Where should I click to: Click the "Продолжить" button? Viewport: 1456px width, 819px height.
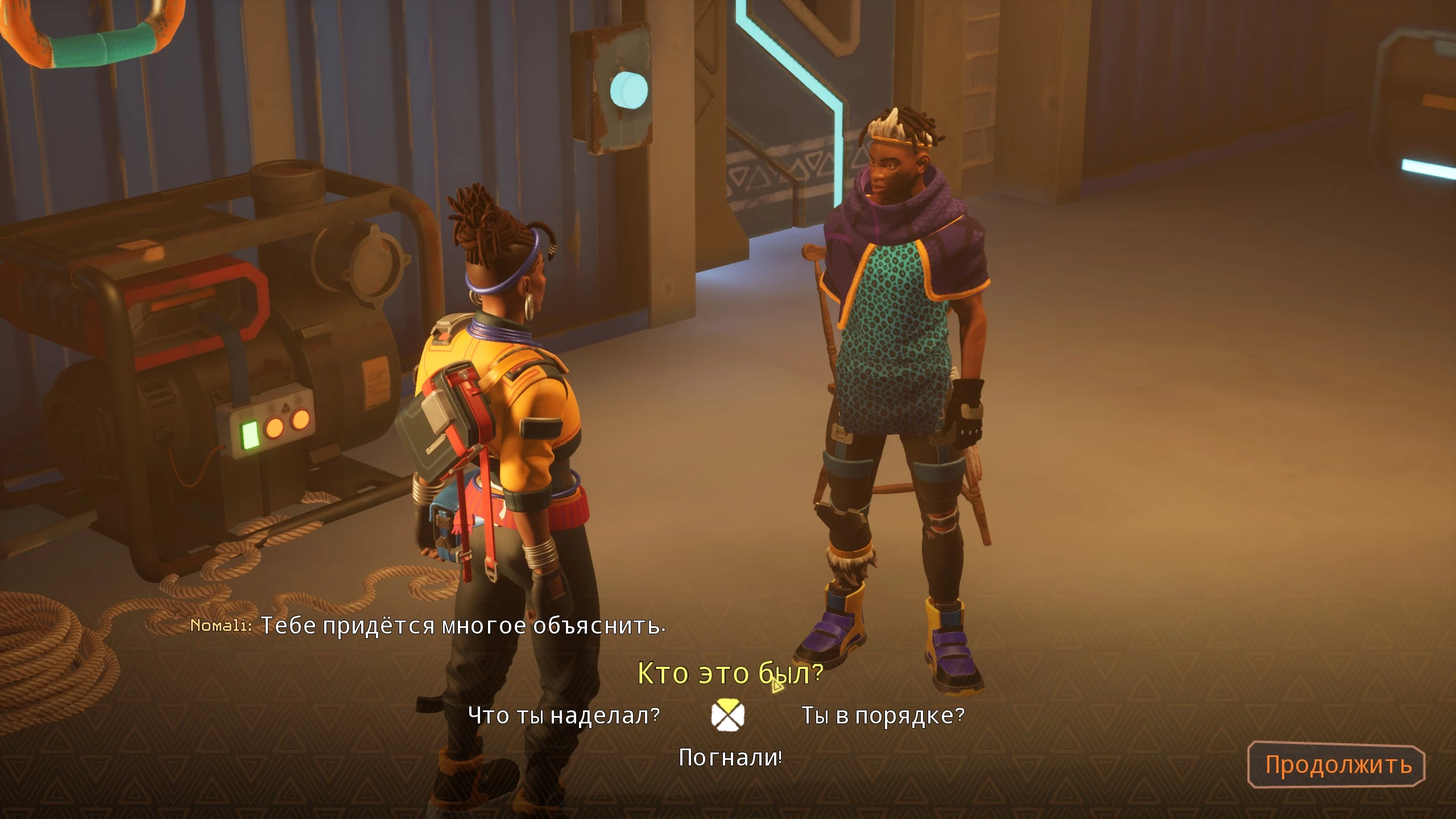(1338, 765)
